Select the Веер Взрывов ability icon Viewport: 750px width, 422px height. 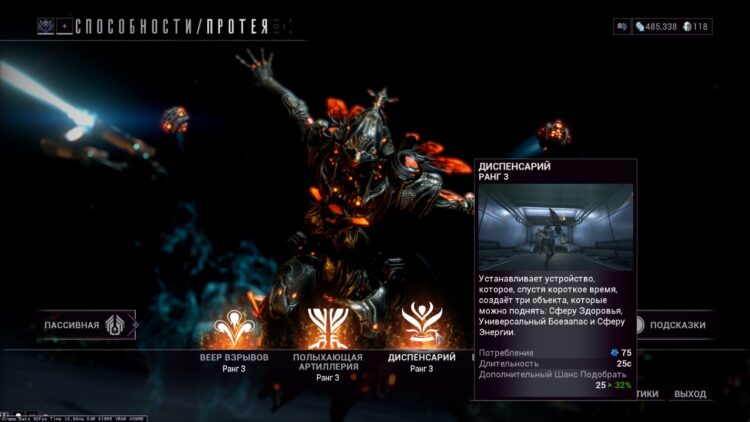(235, 325)
